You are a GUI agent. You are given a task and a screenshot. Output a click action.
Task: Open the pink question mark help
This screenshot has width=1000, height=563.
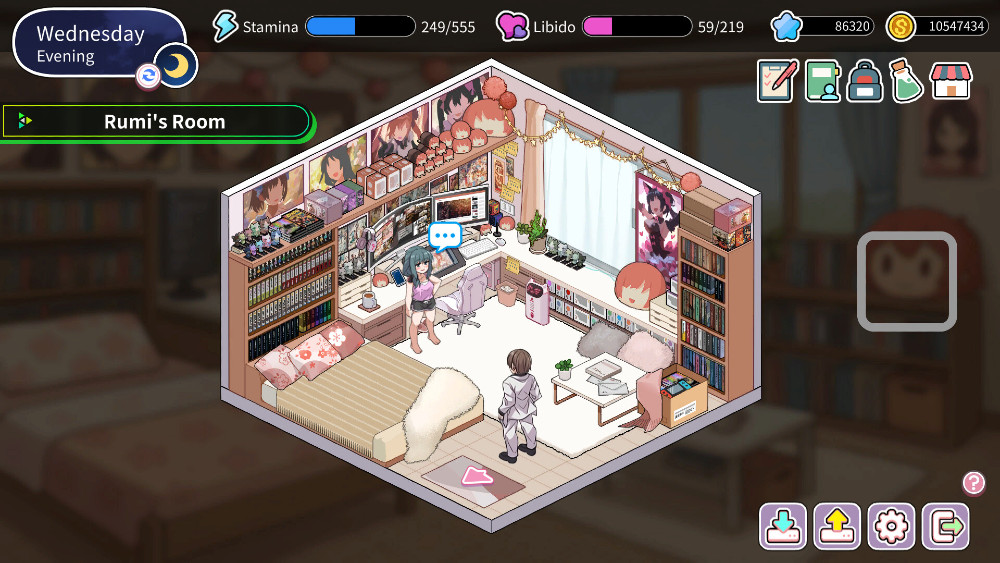coord(974,483)
